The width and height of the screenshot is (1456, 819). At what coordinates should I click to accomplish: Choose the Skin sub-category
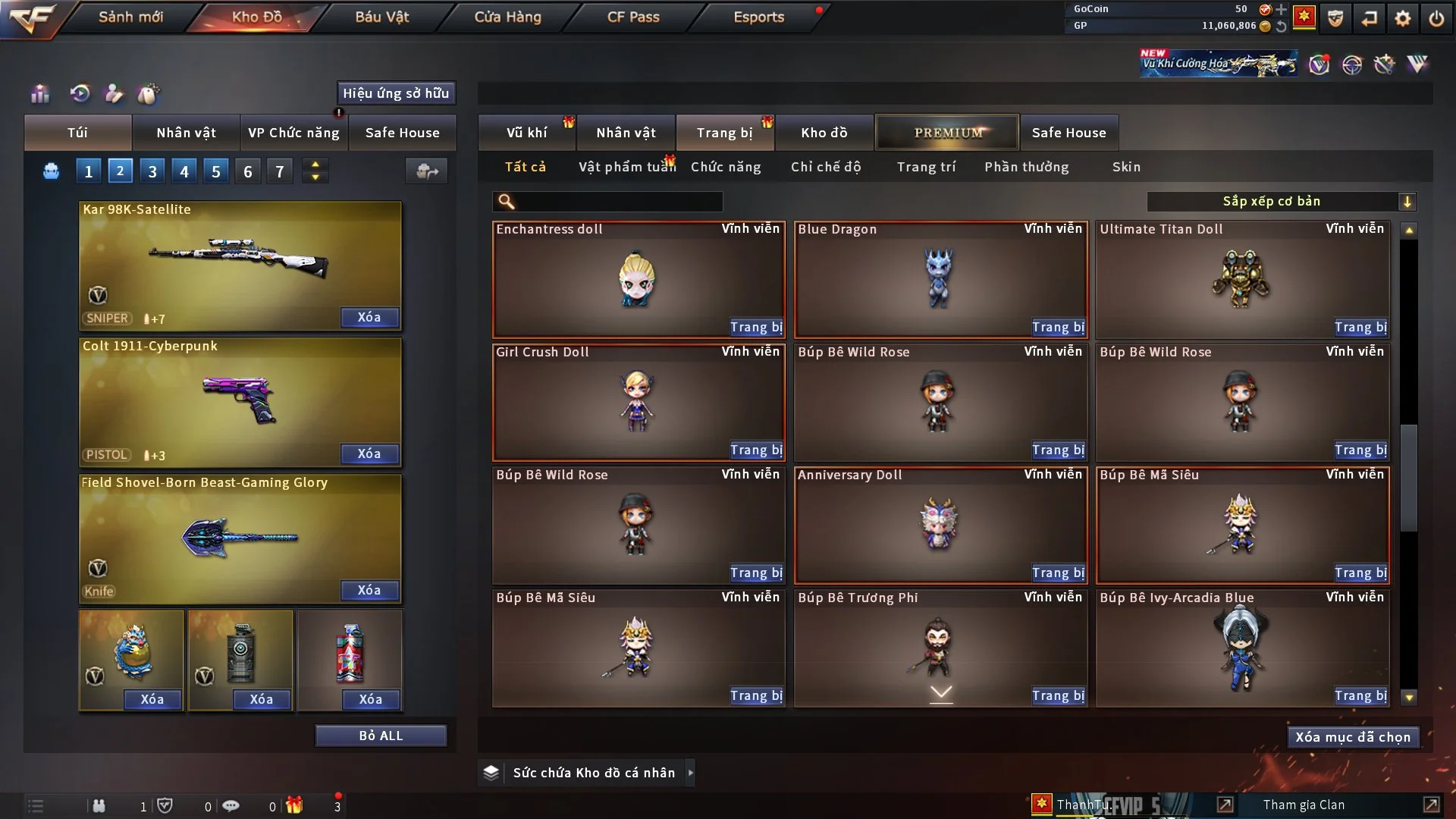(x=1126, y=167)
